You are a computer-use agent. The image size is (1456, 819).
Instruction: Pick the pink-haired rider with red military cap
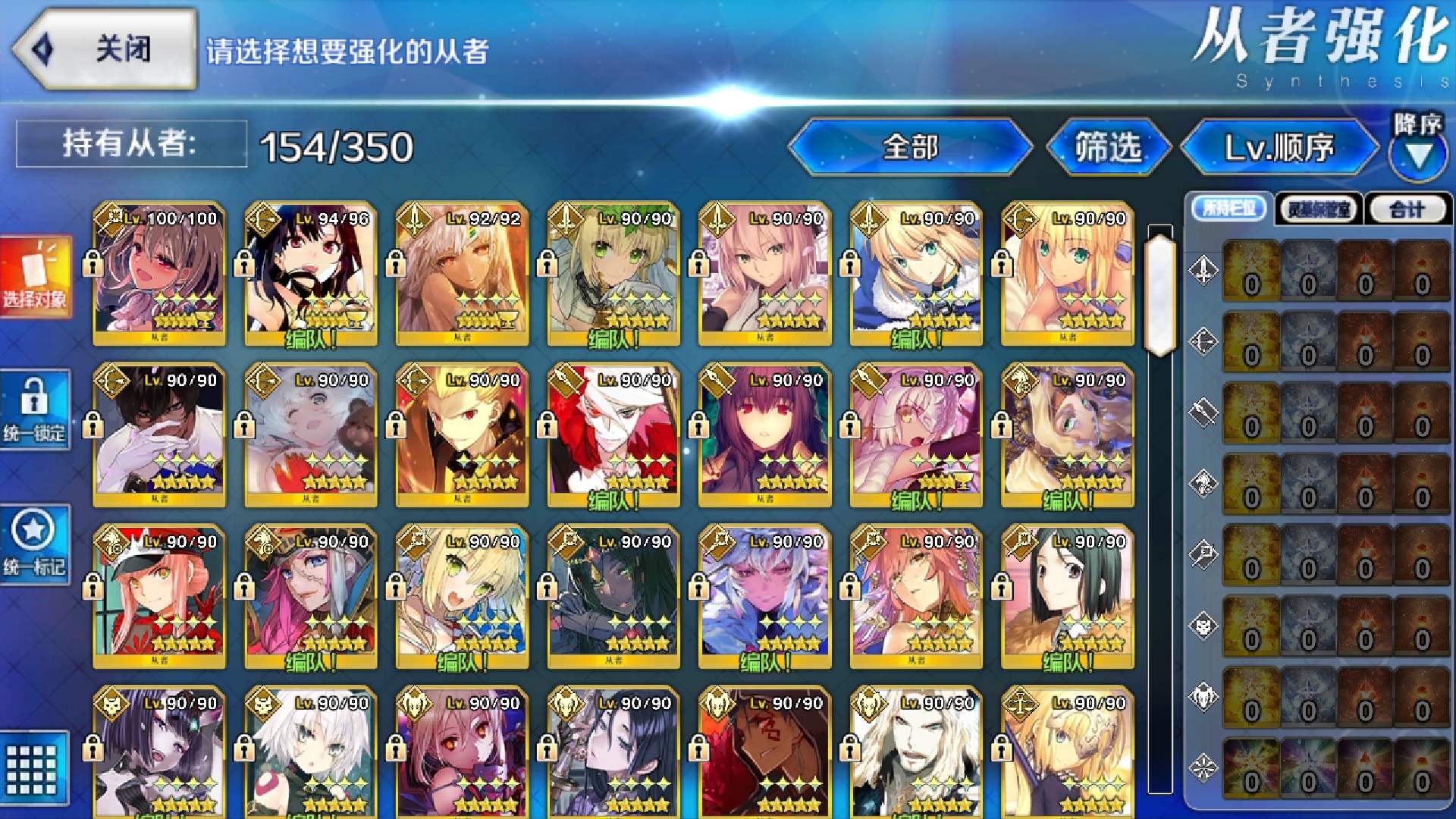click(159, 597)
